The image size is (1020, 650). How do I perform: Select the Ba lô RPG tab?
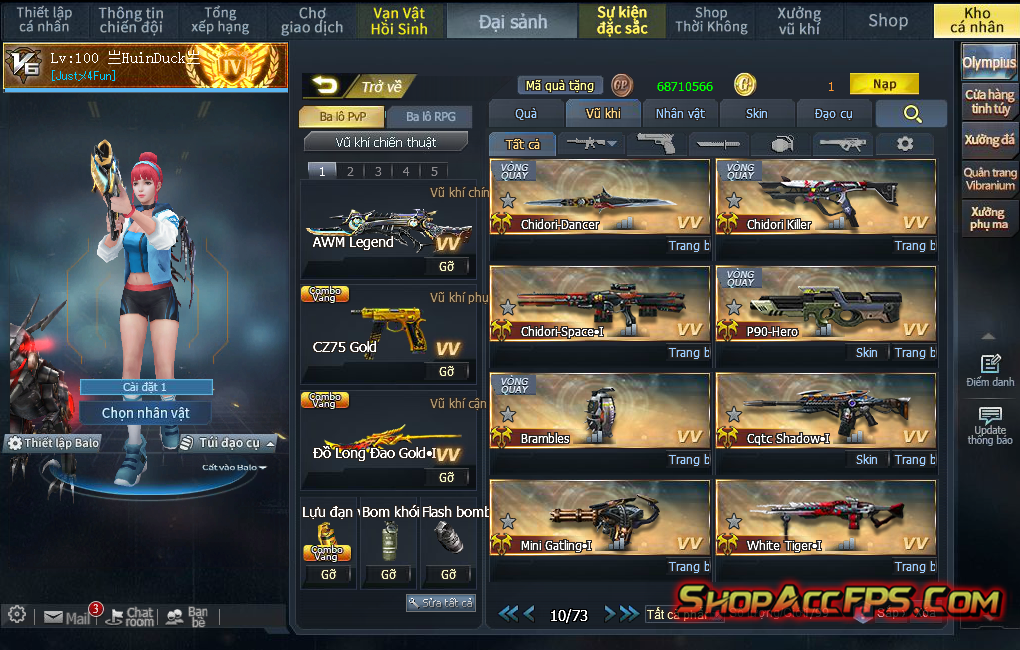click(x=430, y=117)
